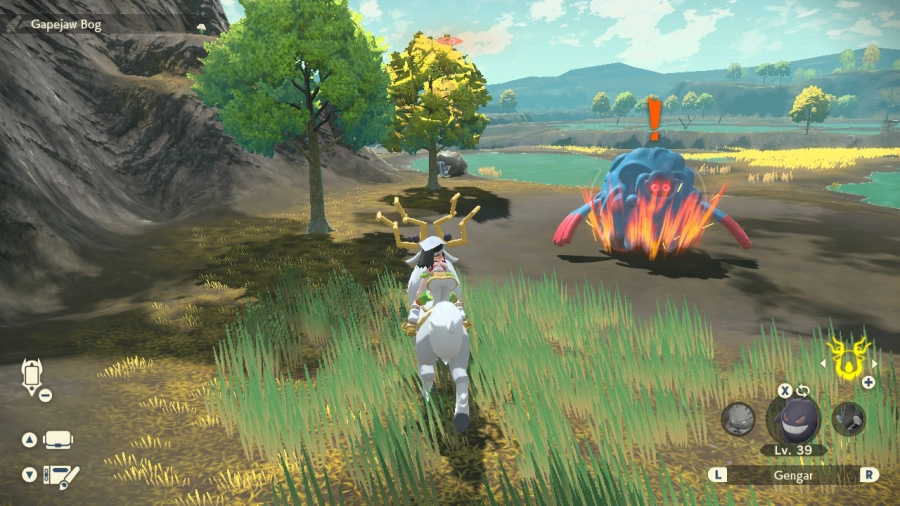Open the satchel bag icon
The image size is (900, 506).
[58, 440]
